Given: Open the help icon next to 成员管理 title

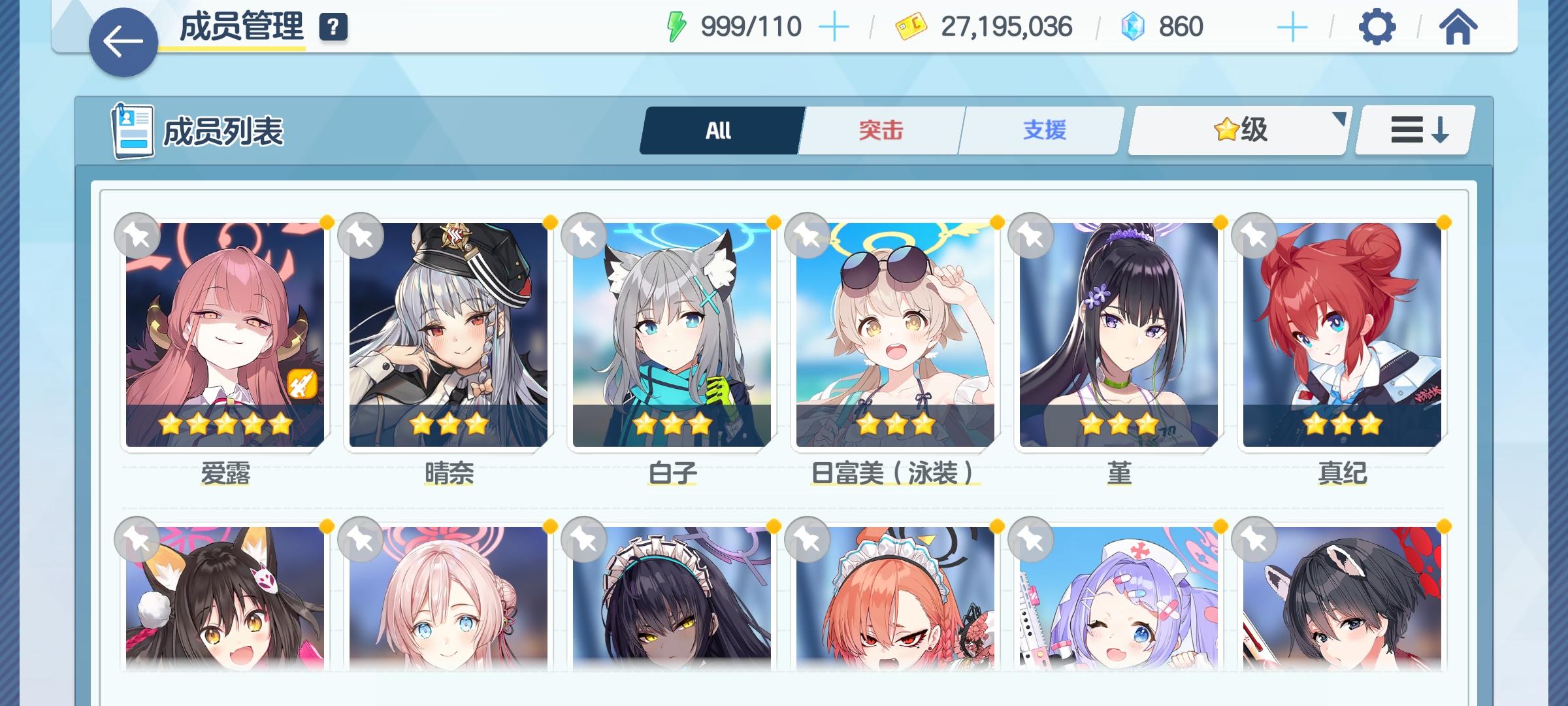Looking at the screenshot, I should tap(333, 27).
